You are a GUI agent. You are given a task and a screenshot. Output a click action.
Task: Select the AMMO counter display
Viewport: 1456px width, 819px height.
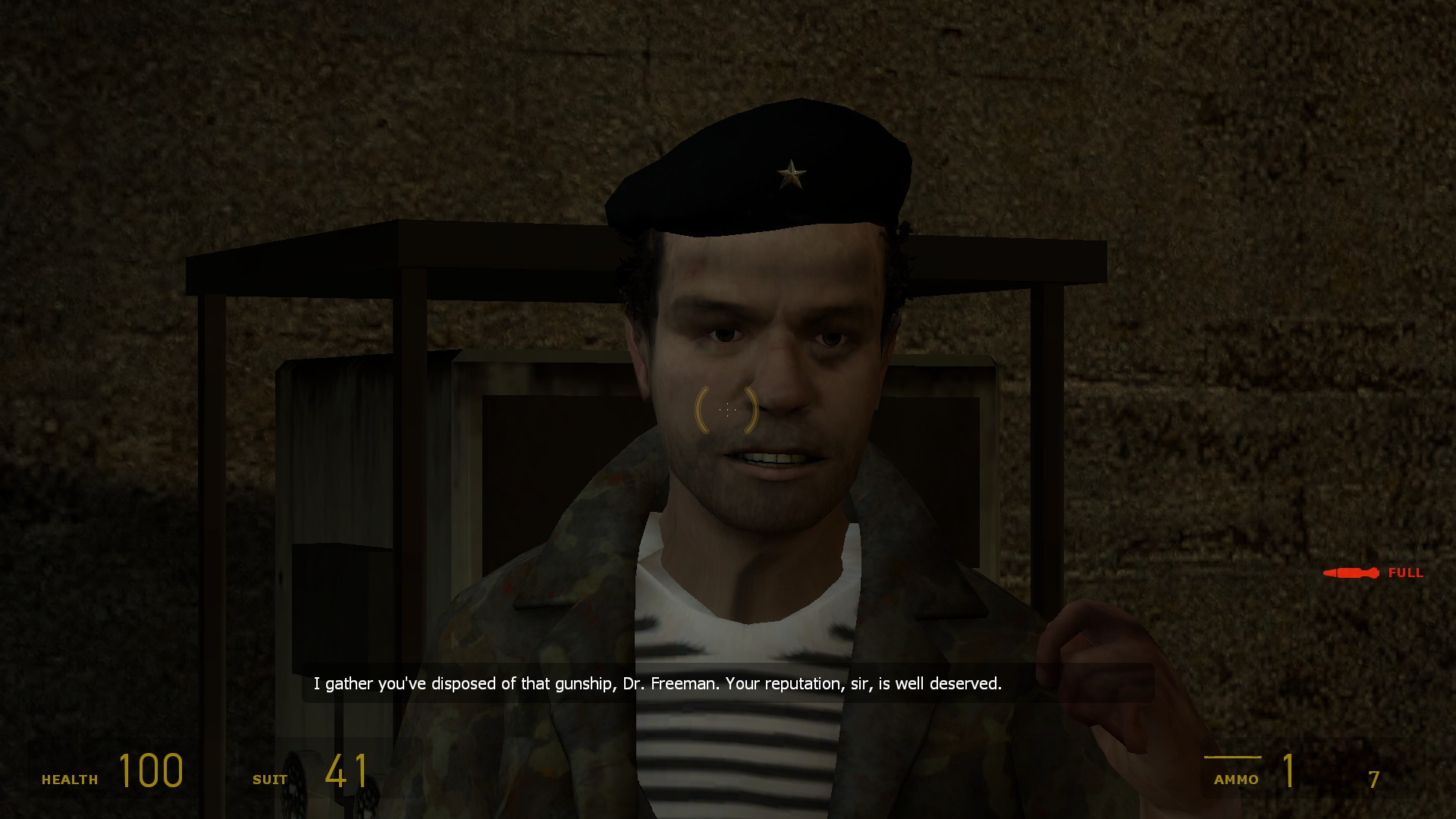click(x=1289, y=772)
